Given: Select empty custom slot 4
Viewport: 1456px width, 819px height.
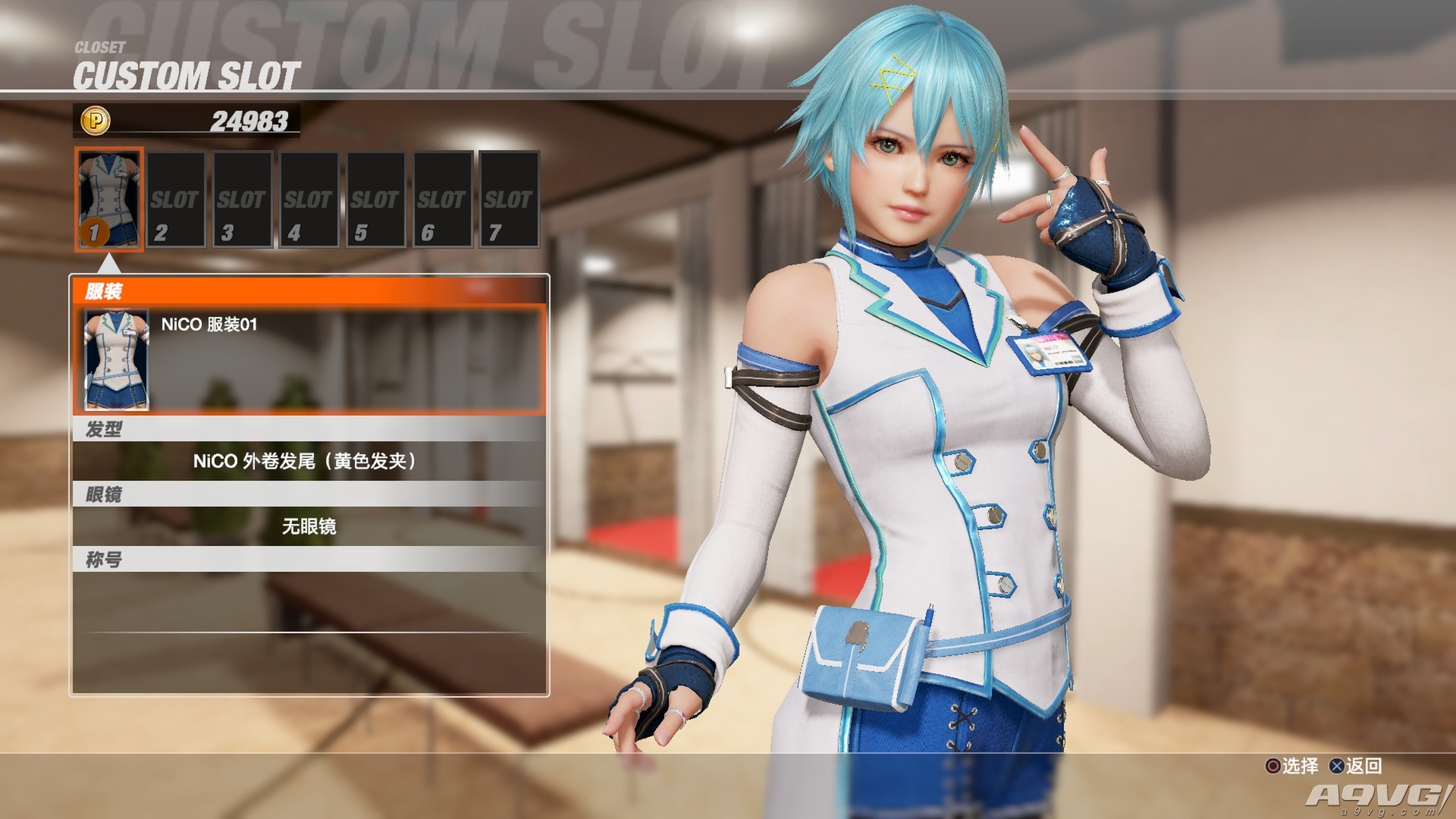Looking at the screenshot, I should click(x=309, y=199).
